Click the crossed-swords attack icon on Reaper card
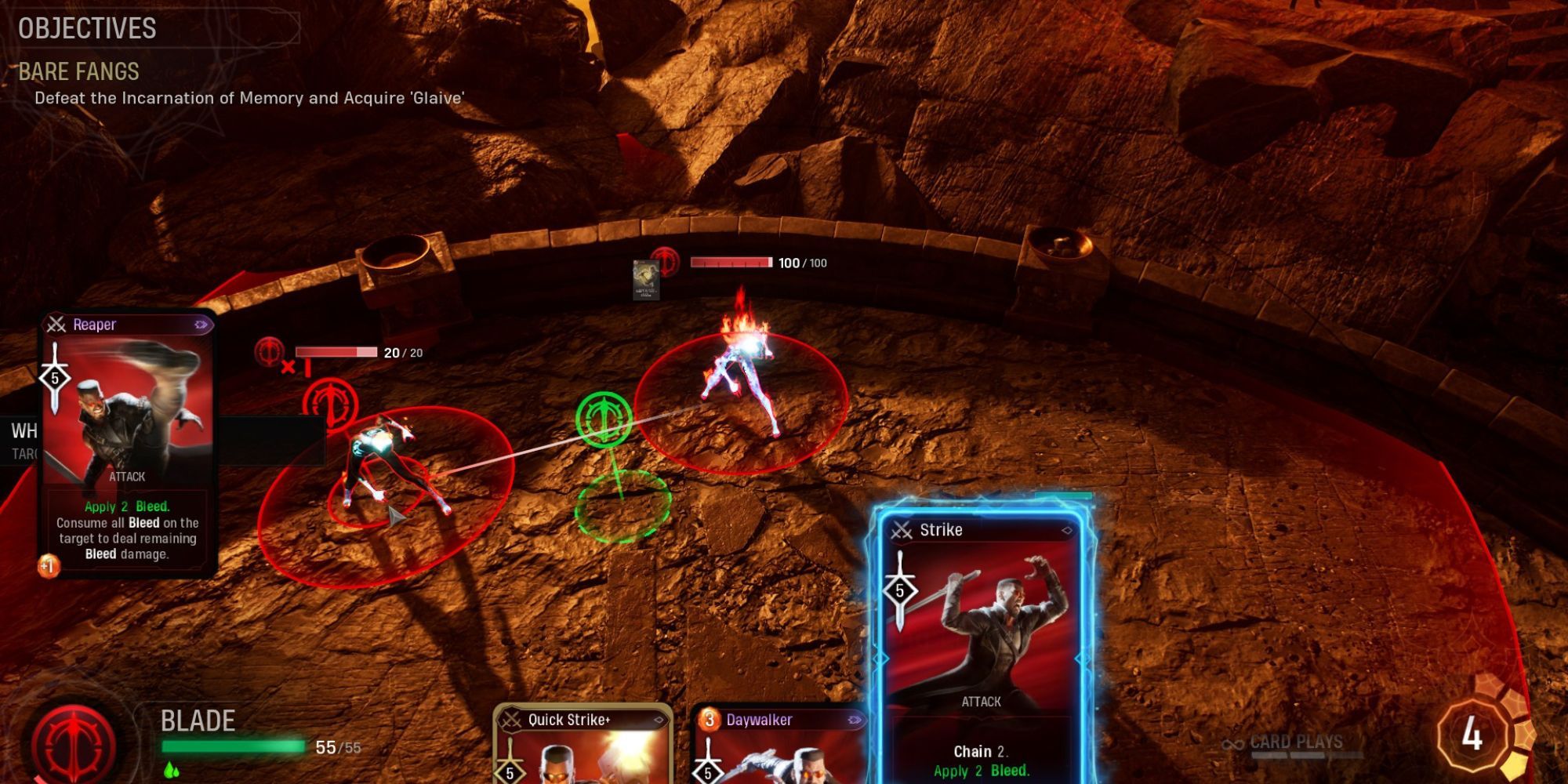 (x=55, y=325)
